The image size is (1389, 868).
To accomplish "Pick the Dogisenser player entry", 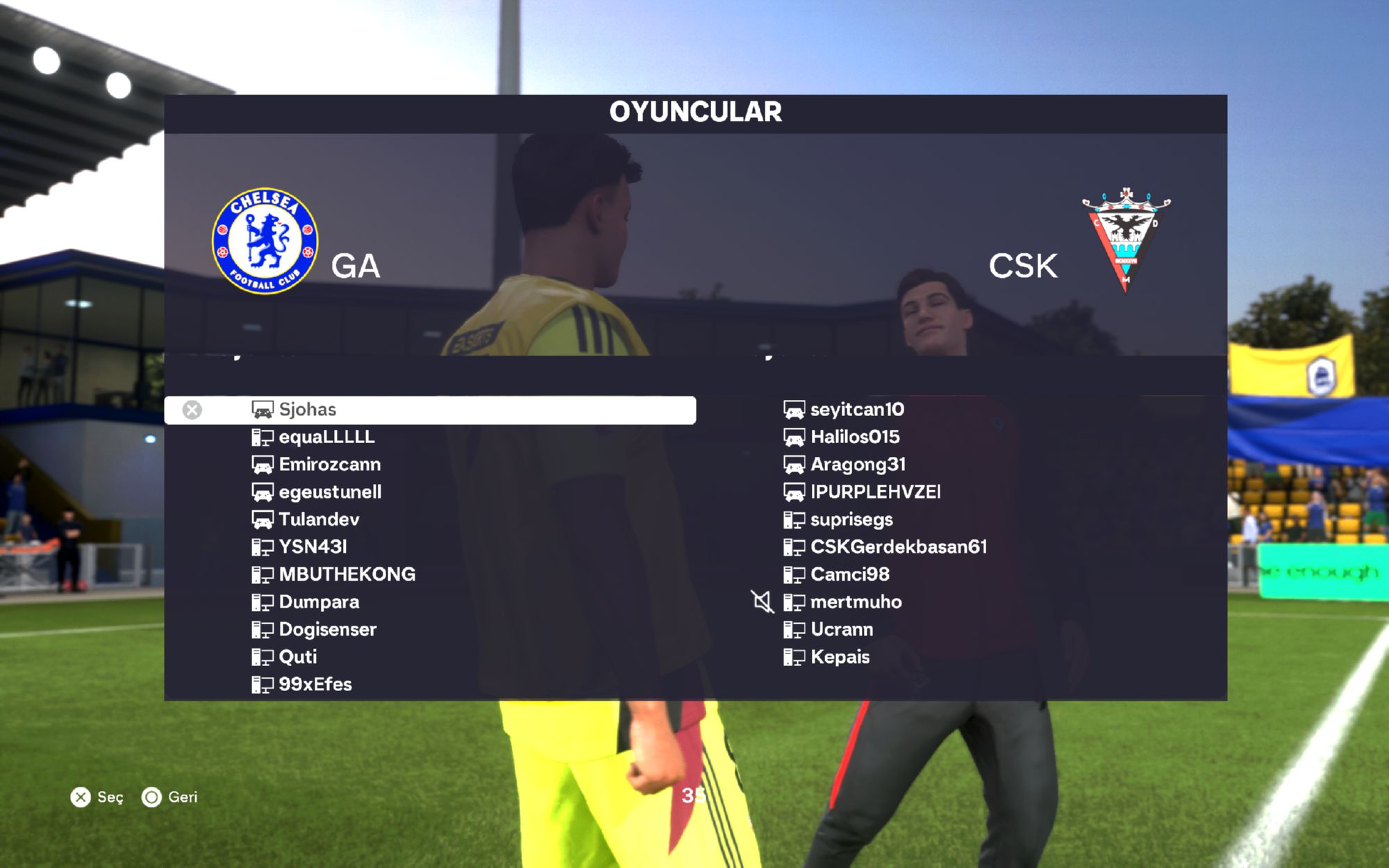I will tap(327, 630).
